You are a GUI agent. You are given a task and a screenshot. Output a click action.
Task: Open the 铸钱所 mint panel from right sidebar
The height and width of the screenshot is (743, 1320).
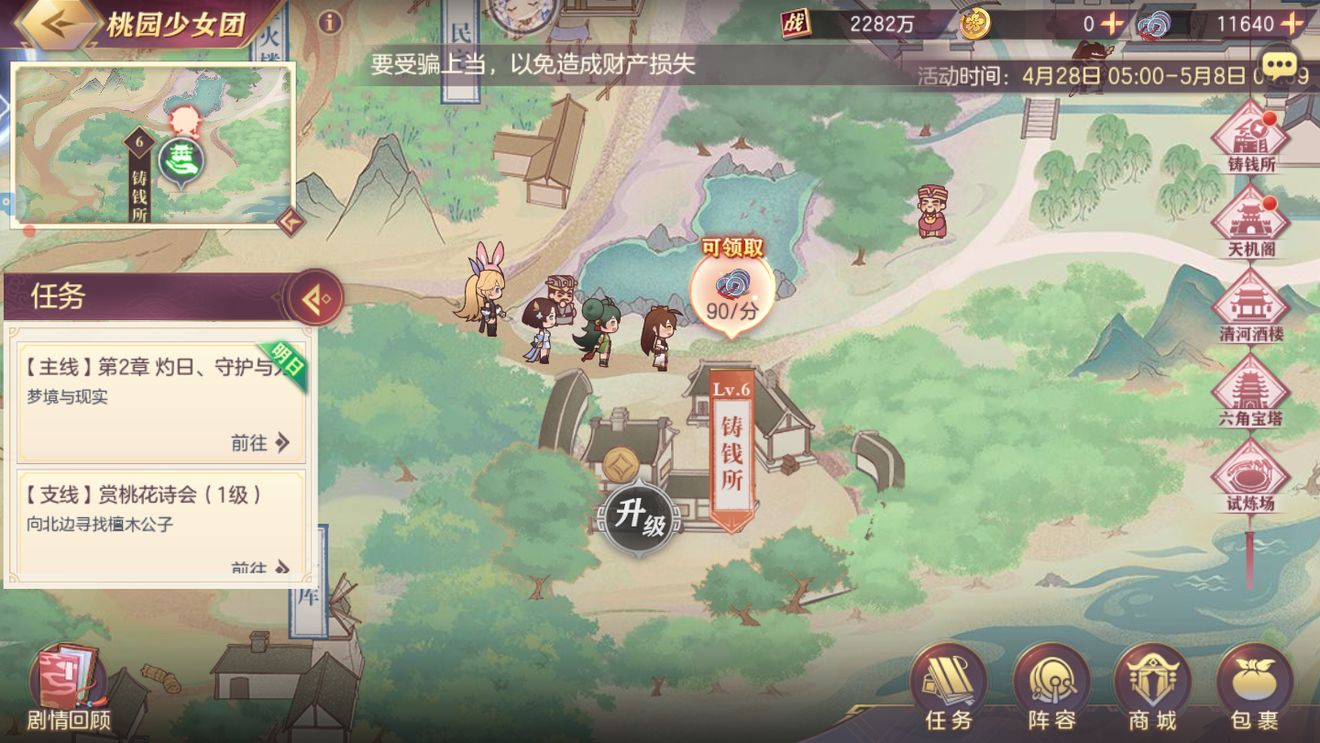pyautogui.click(x=1253, y=137)
